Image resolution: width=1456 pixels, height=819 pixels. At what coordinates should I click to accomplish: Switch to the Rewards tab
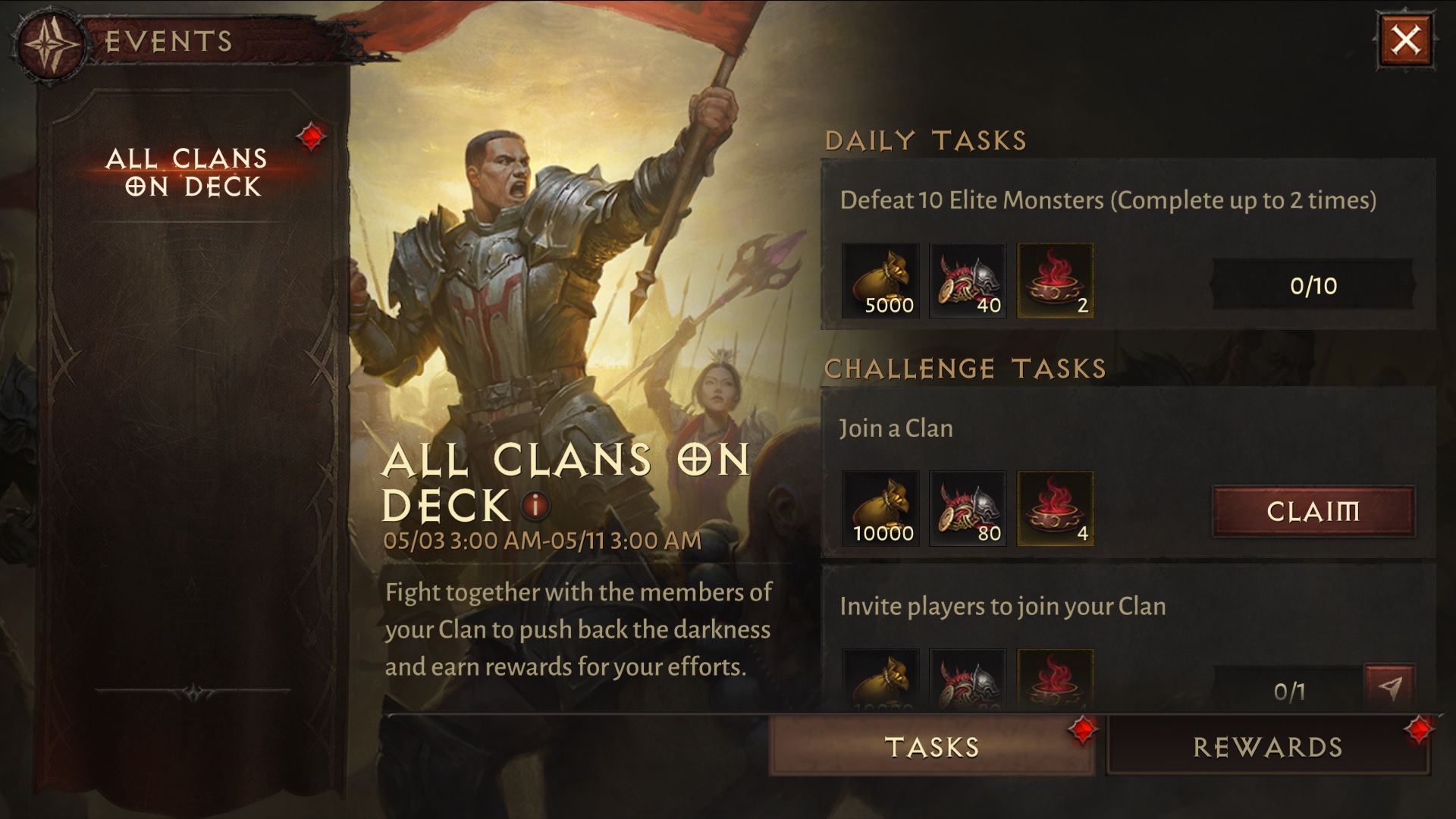tap(1267, 747)
